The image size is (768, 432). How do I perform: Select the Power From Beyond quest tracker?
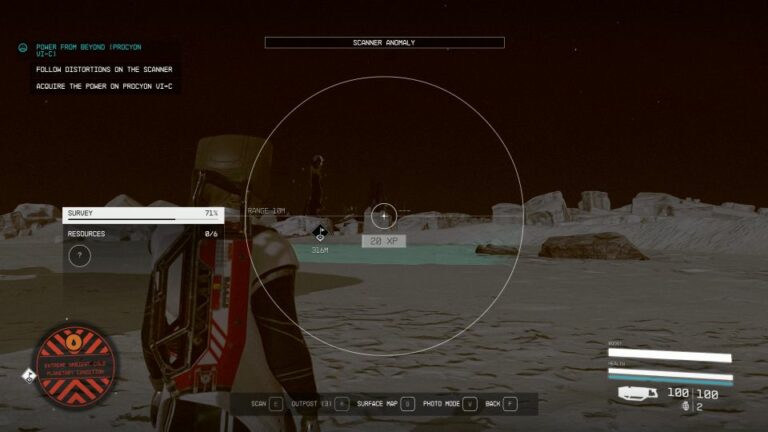pyautogui.click(x=90, y=50)
